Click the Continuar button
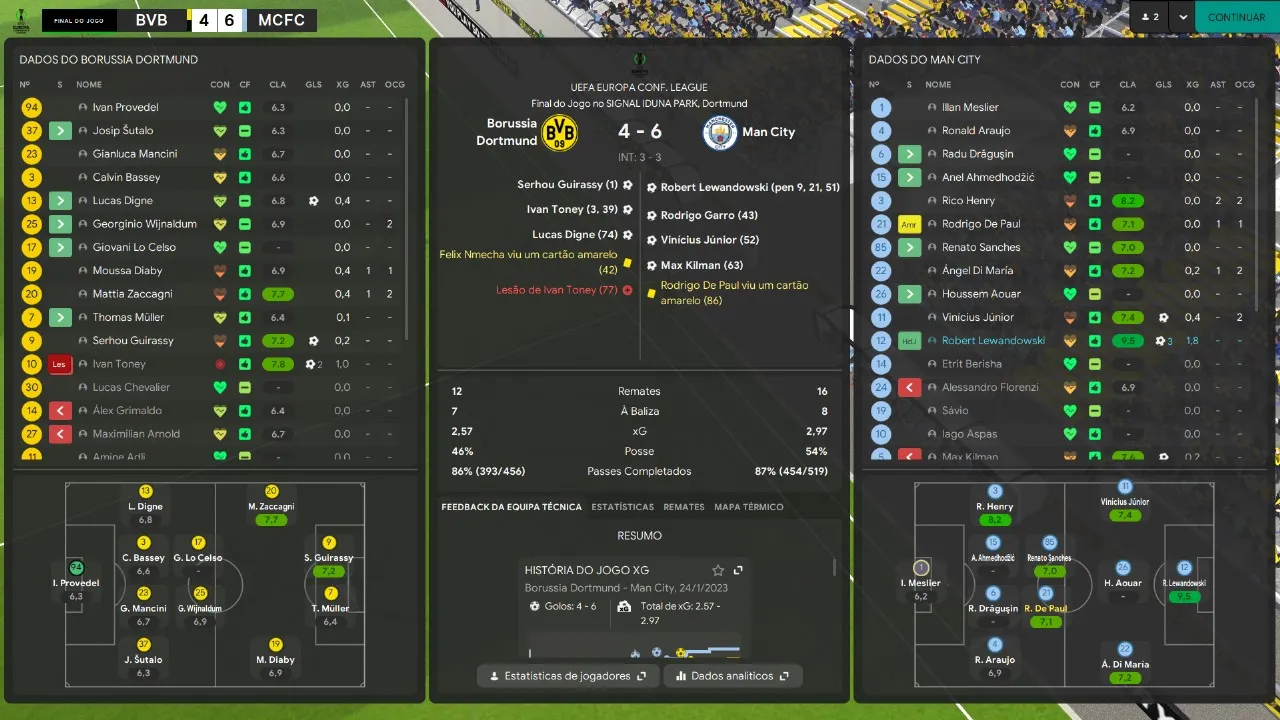1280x720 pixels. coord(1236,17)
